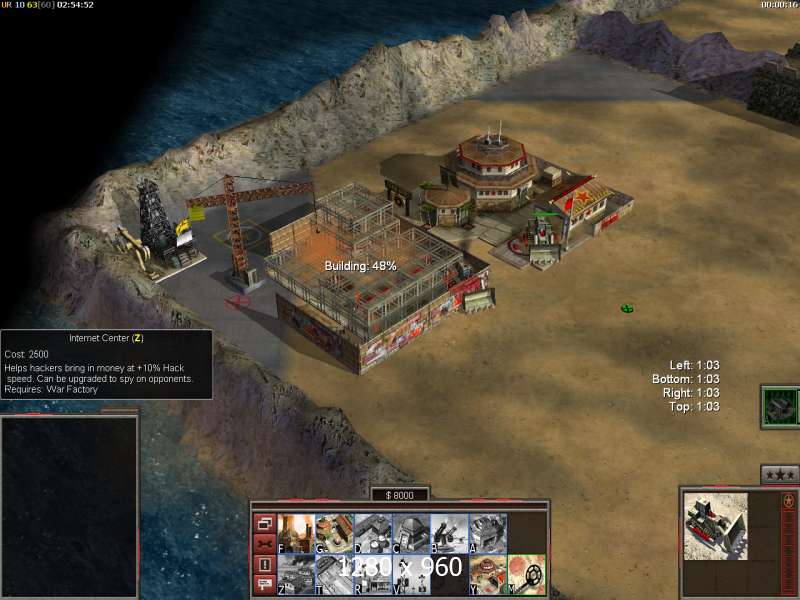800x600 pixels.
Task: Click the stacked windows button
Action: click(x=264, y=523)
